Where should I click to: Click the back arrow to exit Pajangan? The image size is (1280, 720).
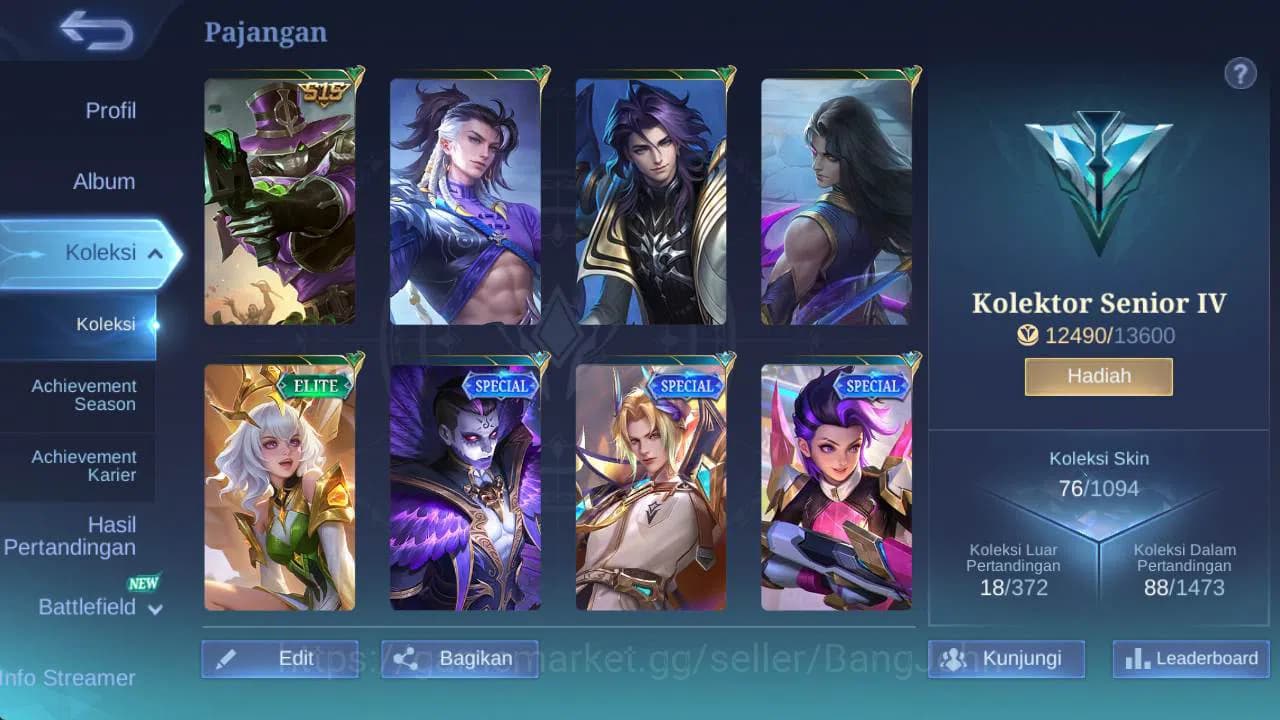pos(95,31)
